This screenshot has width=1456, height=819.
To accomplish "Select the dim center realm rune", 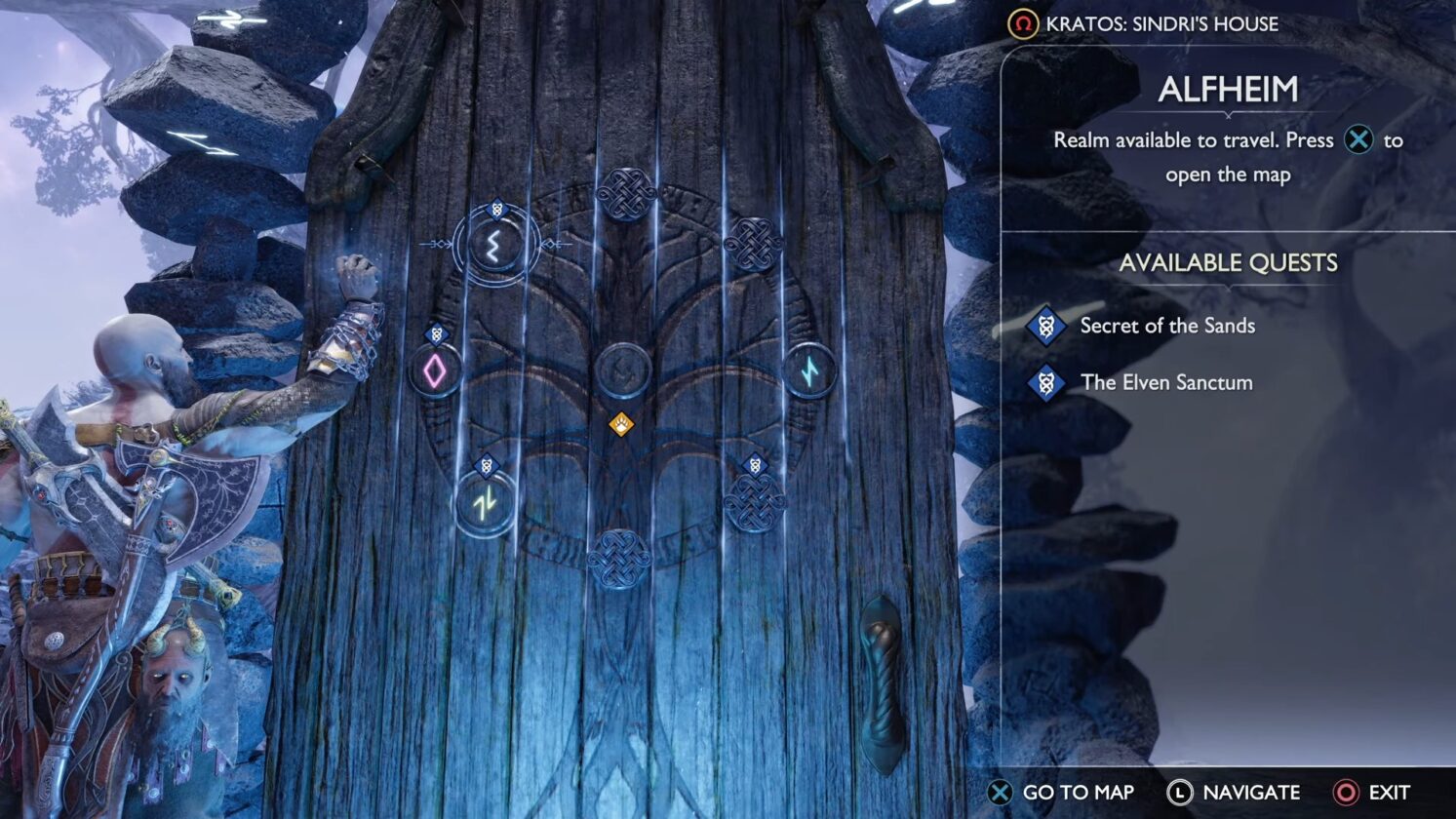I will pos(621,370).
